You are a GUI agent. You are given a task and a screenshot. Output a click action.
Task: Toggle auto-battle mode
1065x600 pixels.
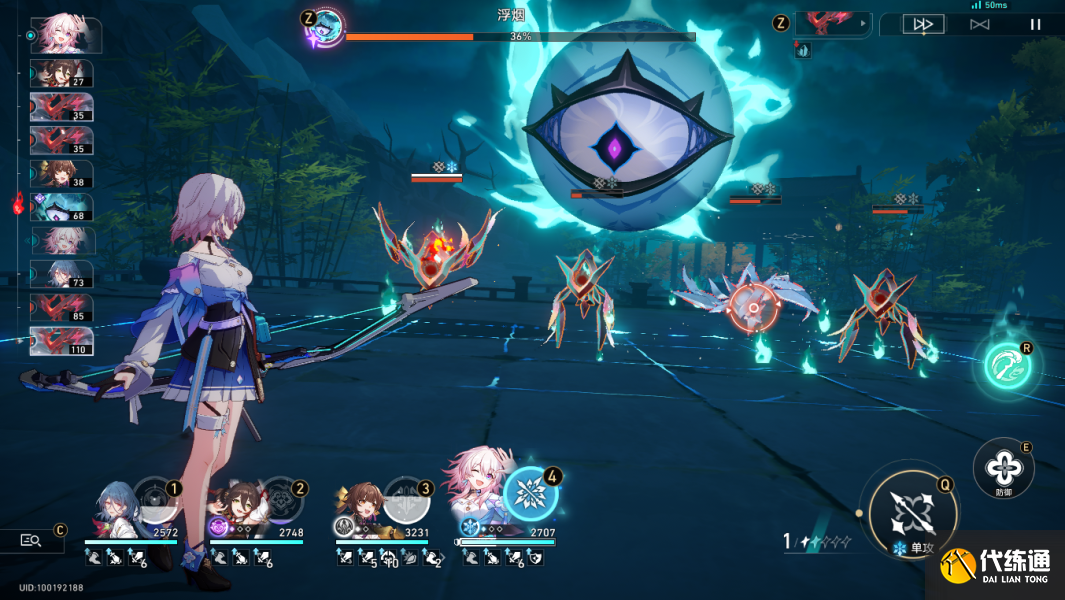[980, 24]
